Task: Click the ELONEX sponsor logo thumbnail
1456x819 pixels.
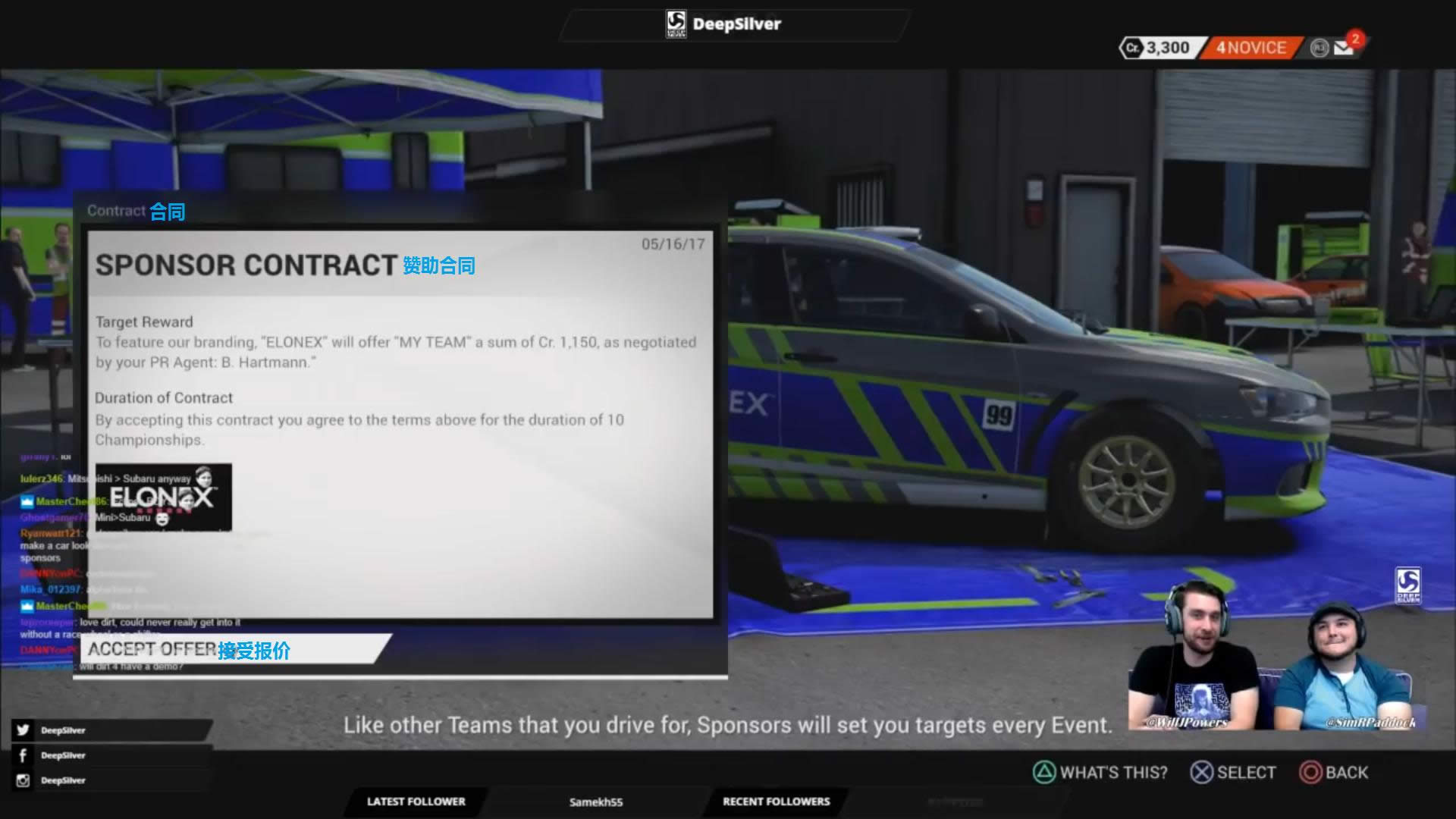Action: (163, 497)
